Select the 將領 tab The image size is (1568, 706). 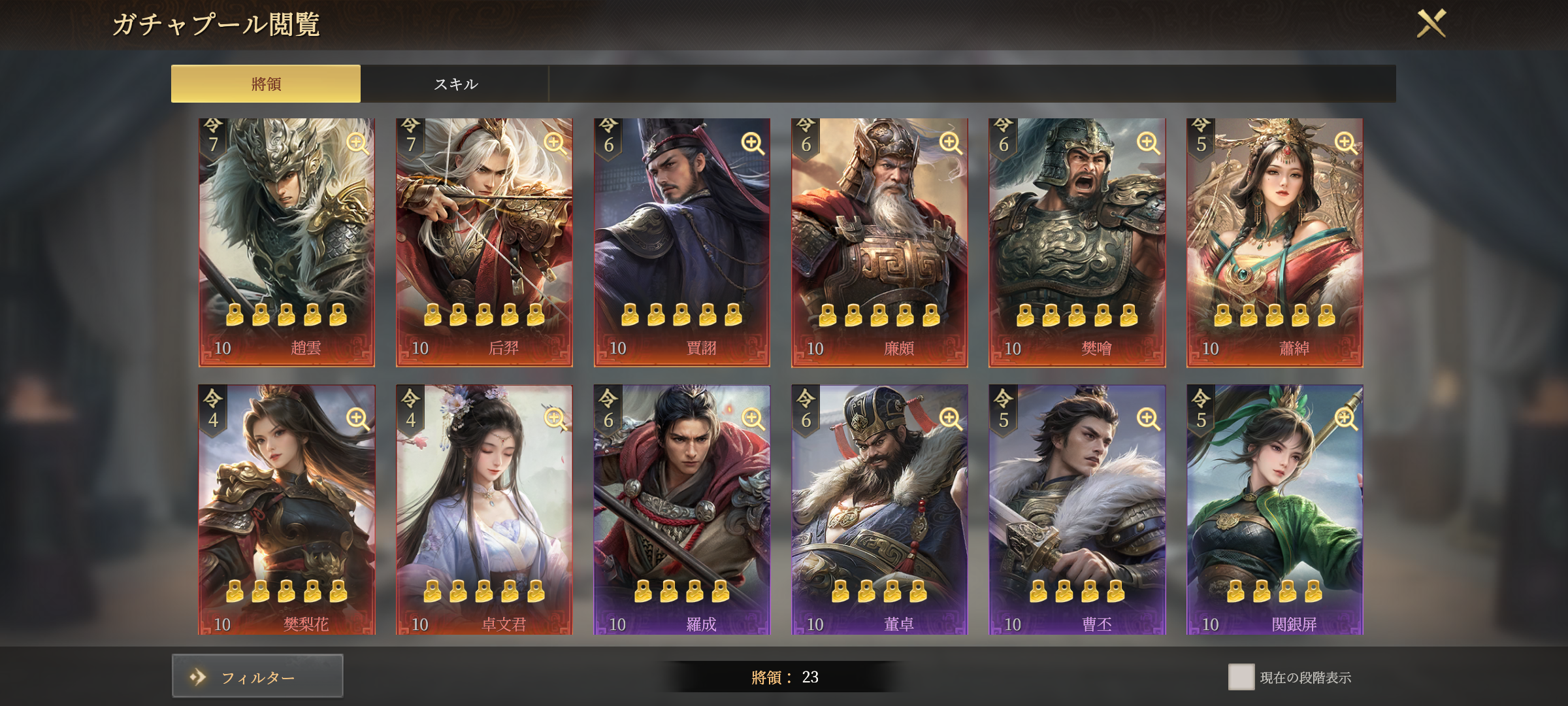(x=266, y=84)
